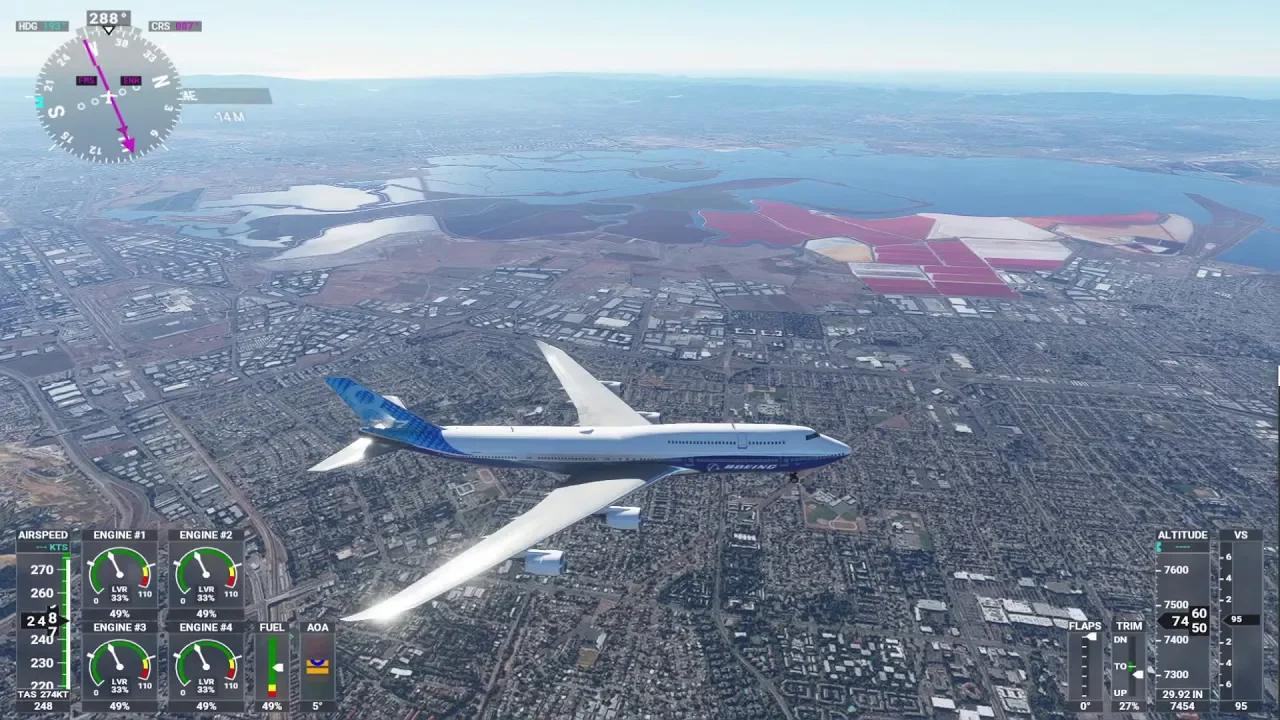Toggle the FMS source indicator
This screenshot has height=720, width=1280.
[x=86, y=80]
